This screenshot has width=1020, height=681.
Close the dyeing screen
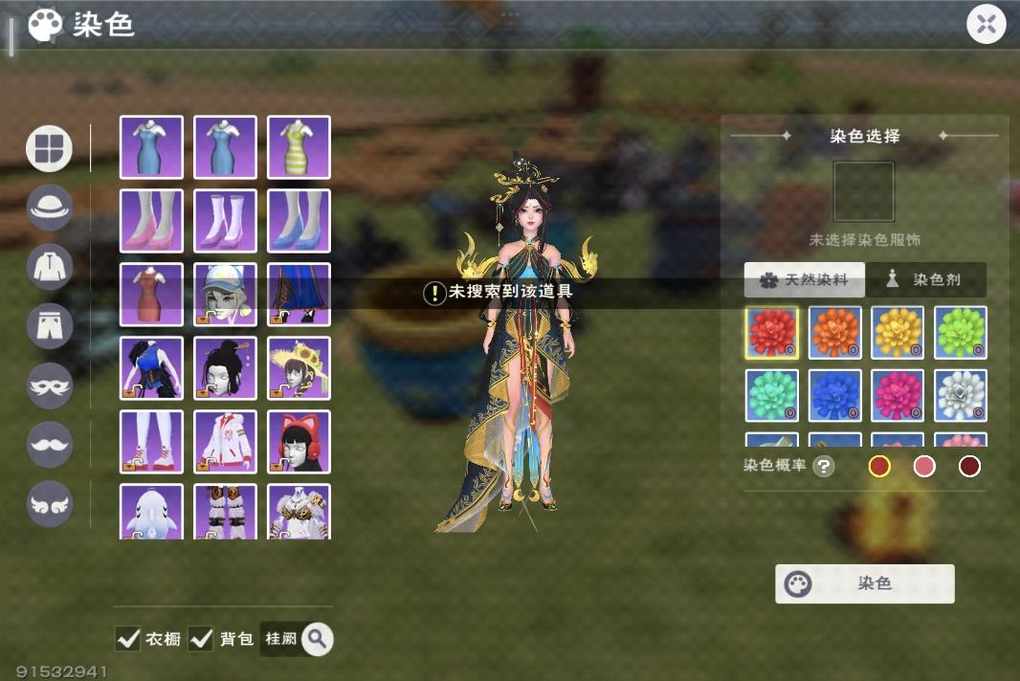click(x=986, y=24)
